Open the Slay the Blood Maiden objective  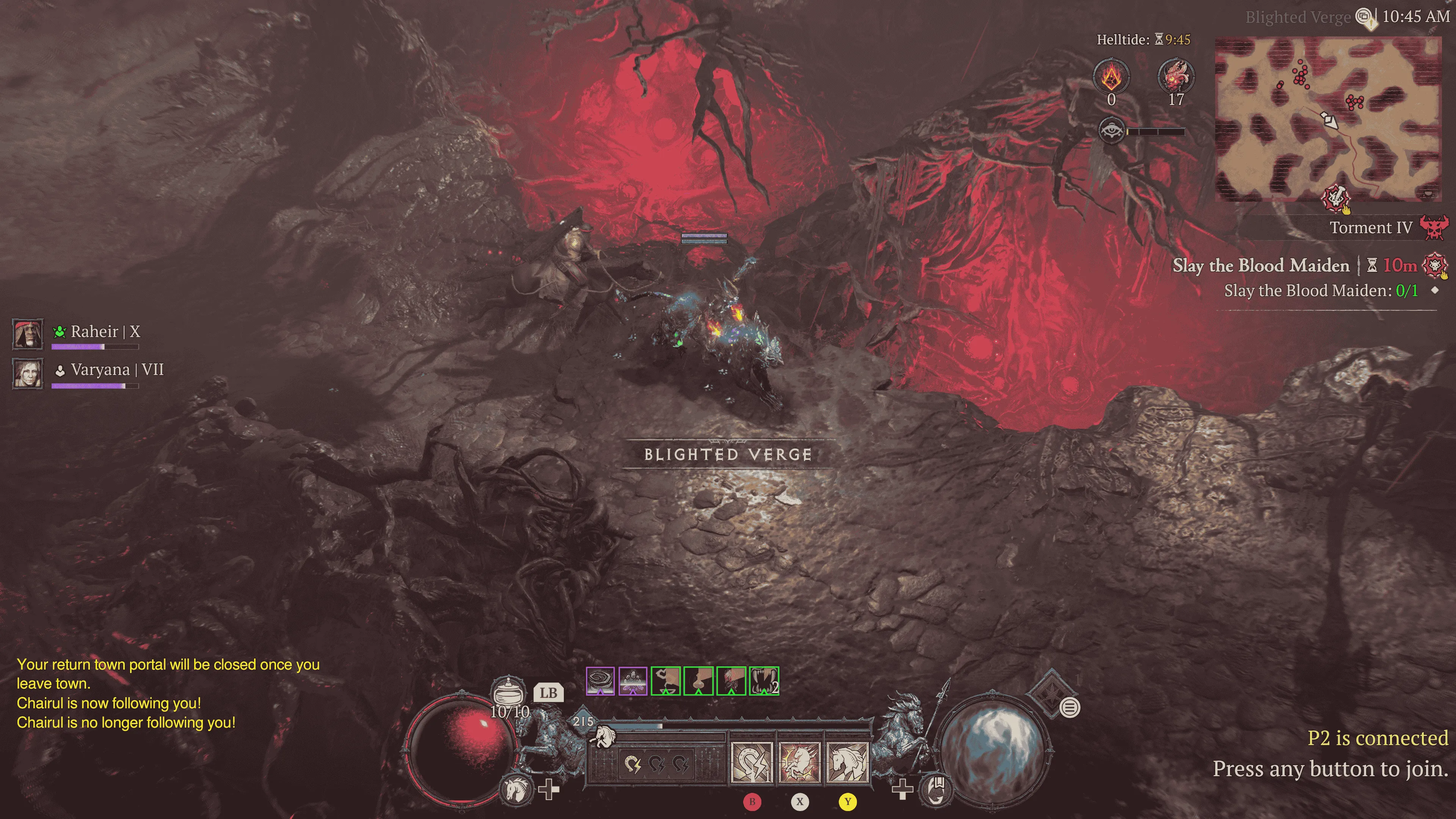pos(1260,265)
